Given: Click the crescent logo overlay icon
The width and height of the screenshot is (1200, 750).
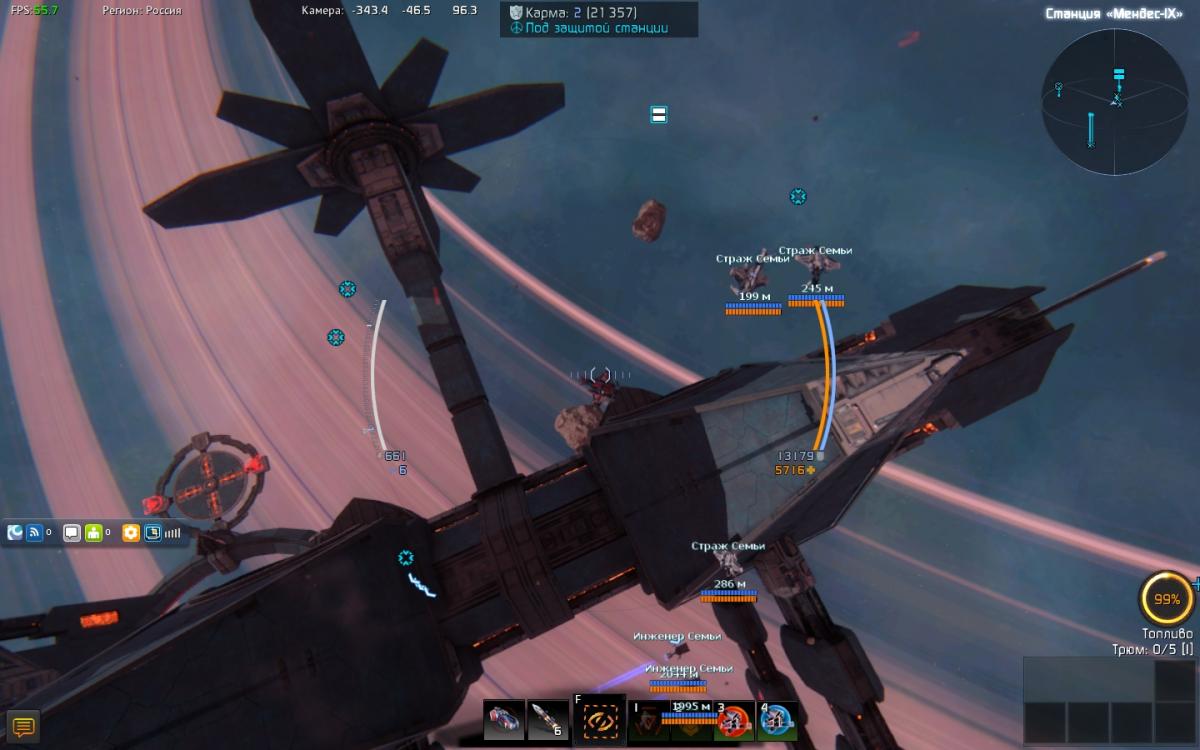Looking at the screenshot, I should point(15,533).
